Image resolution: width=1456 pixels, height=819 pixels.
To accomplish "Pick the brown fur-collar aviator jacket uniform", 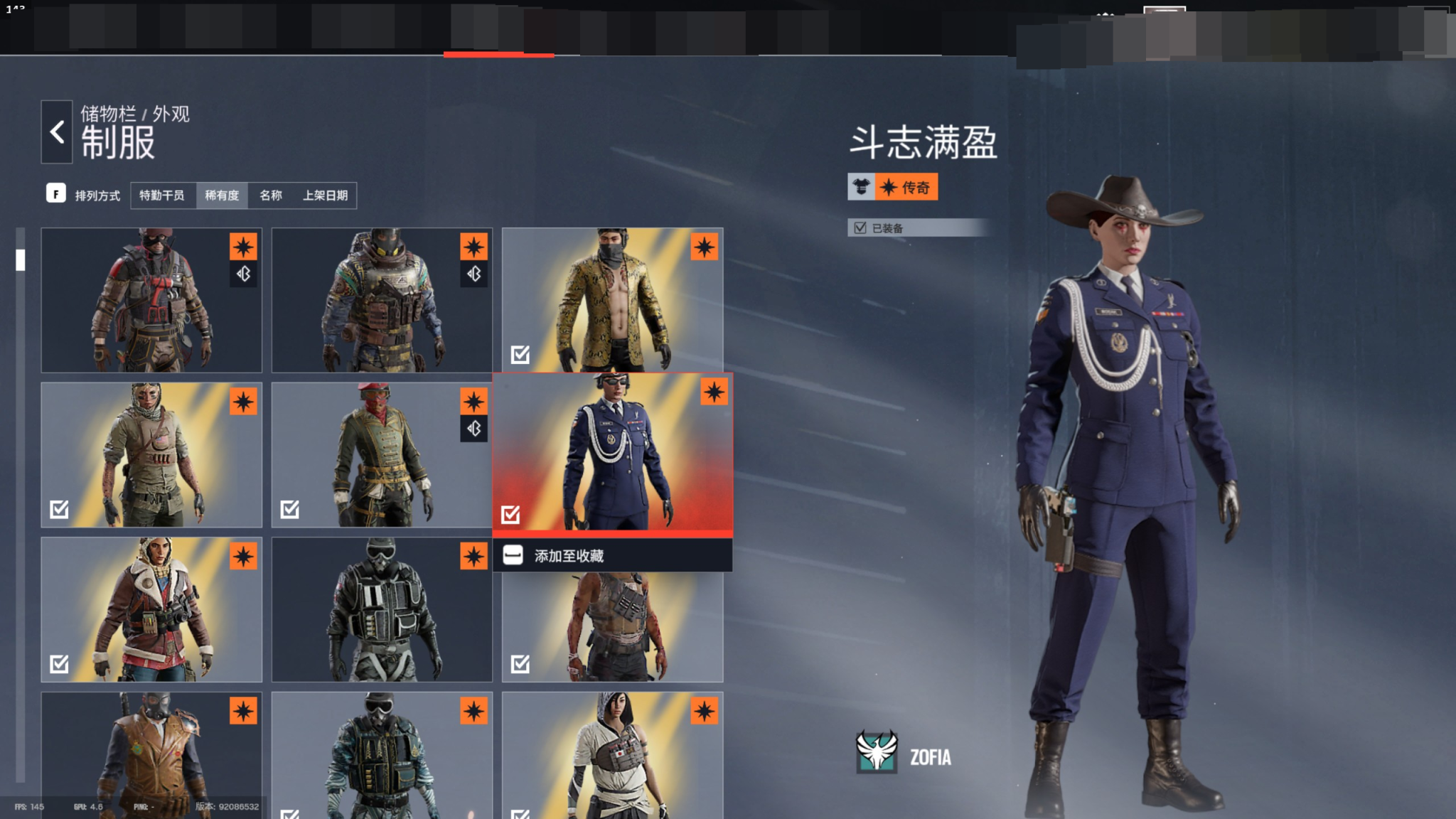I will tap(151, 609).
